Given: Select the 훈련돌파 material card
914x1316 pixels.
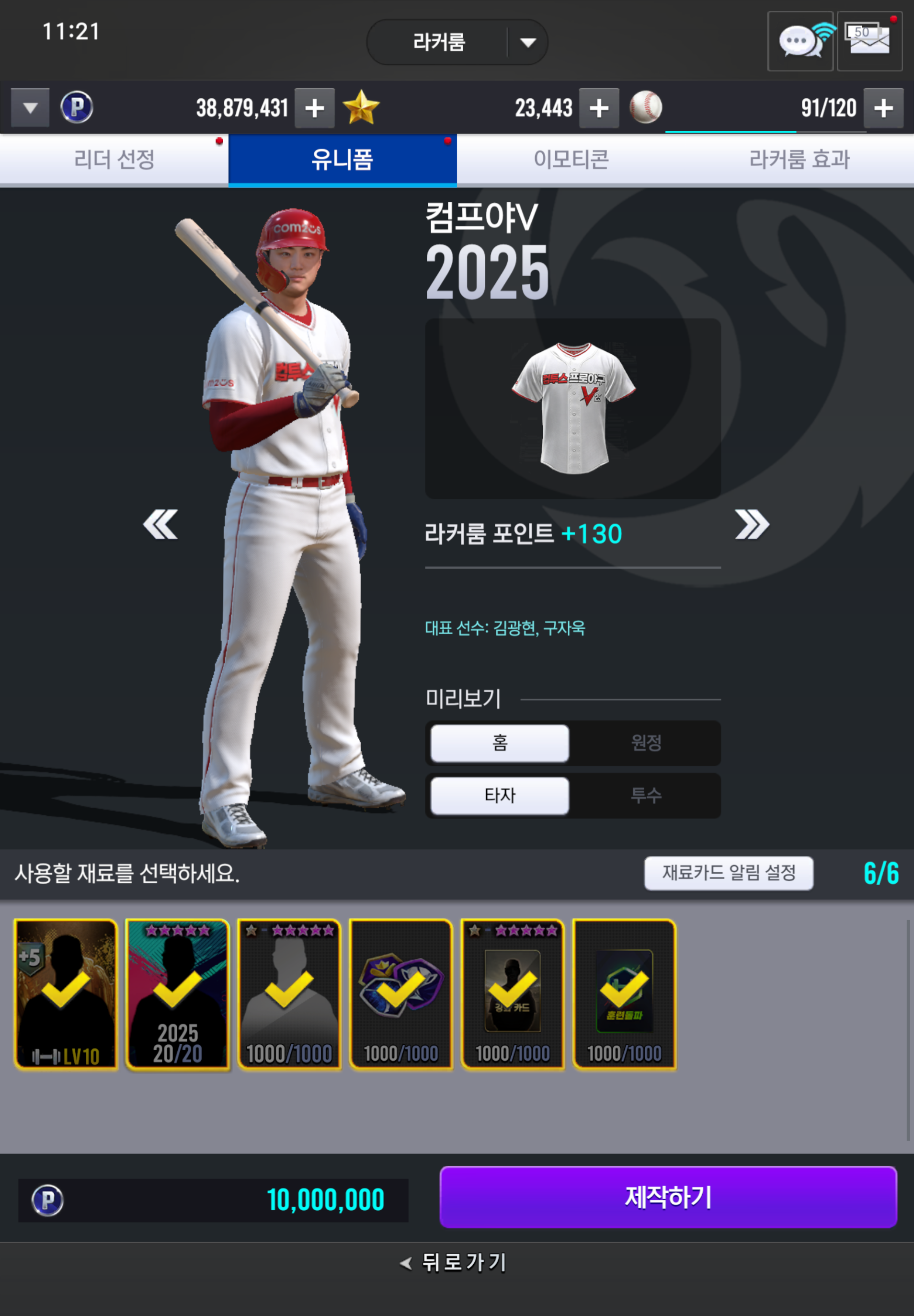Looking at the screenshot, I should pos(624,994).
